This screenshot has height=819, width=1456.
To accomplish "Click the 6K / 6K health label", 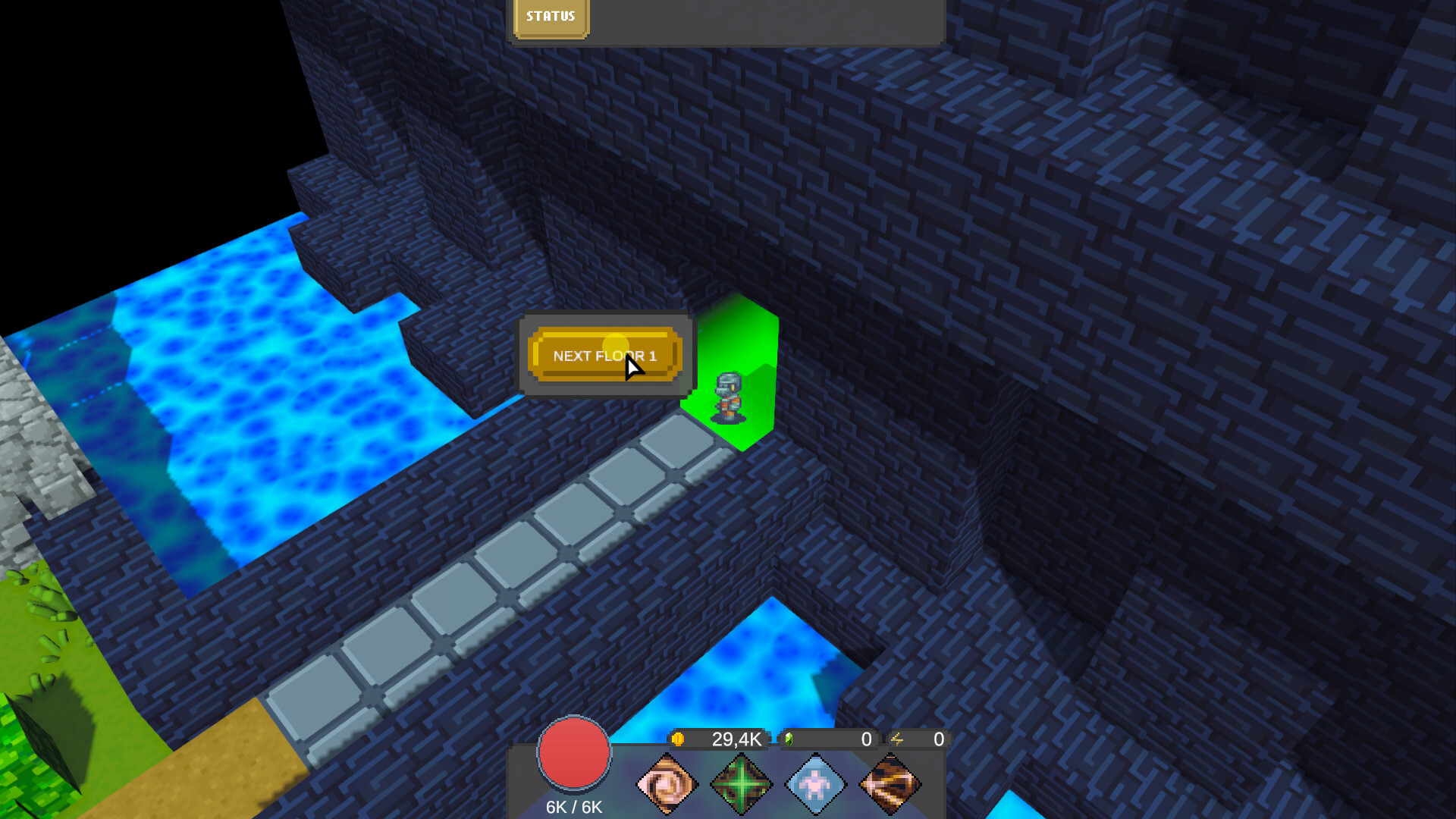I will coord(573,807).
